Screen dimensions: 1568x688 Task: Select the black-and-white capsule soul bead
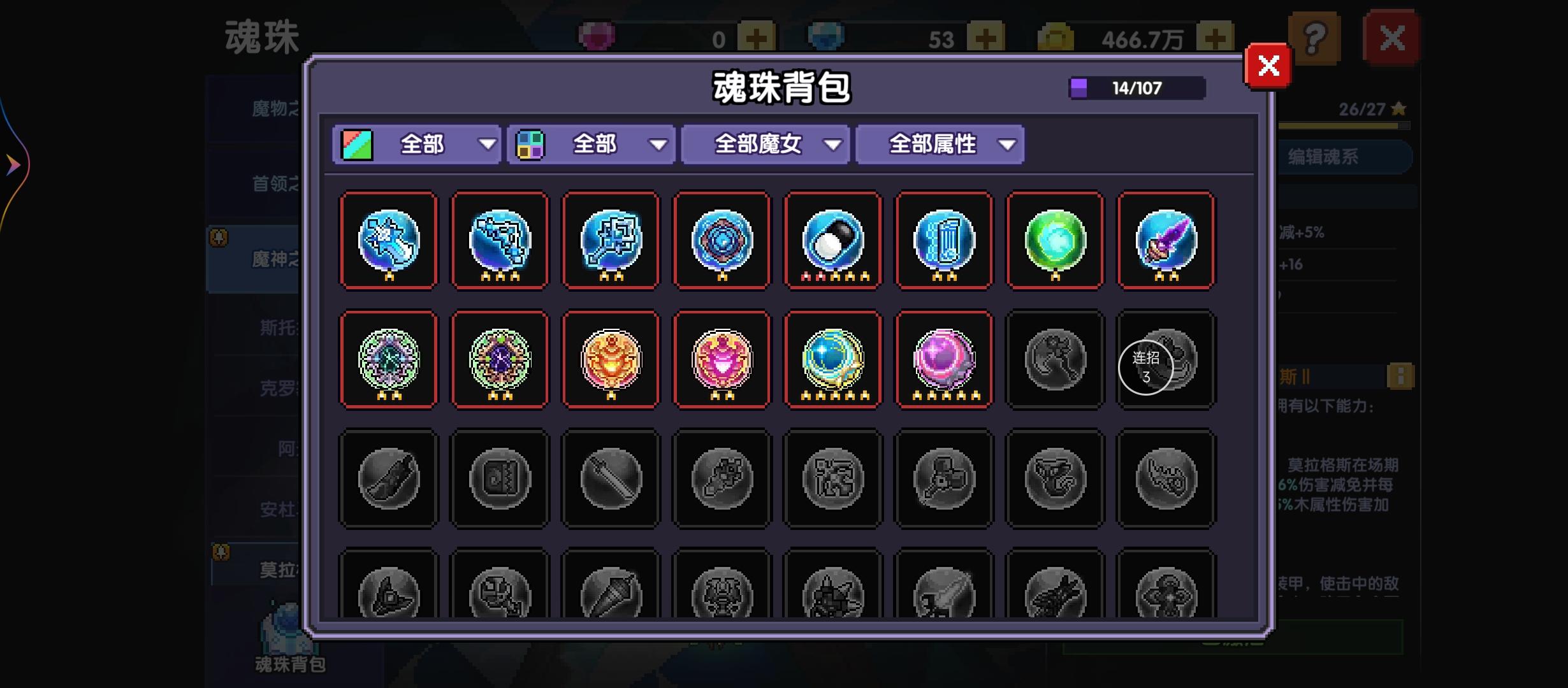(x=832, y=241)
